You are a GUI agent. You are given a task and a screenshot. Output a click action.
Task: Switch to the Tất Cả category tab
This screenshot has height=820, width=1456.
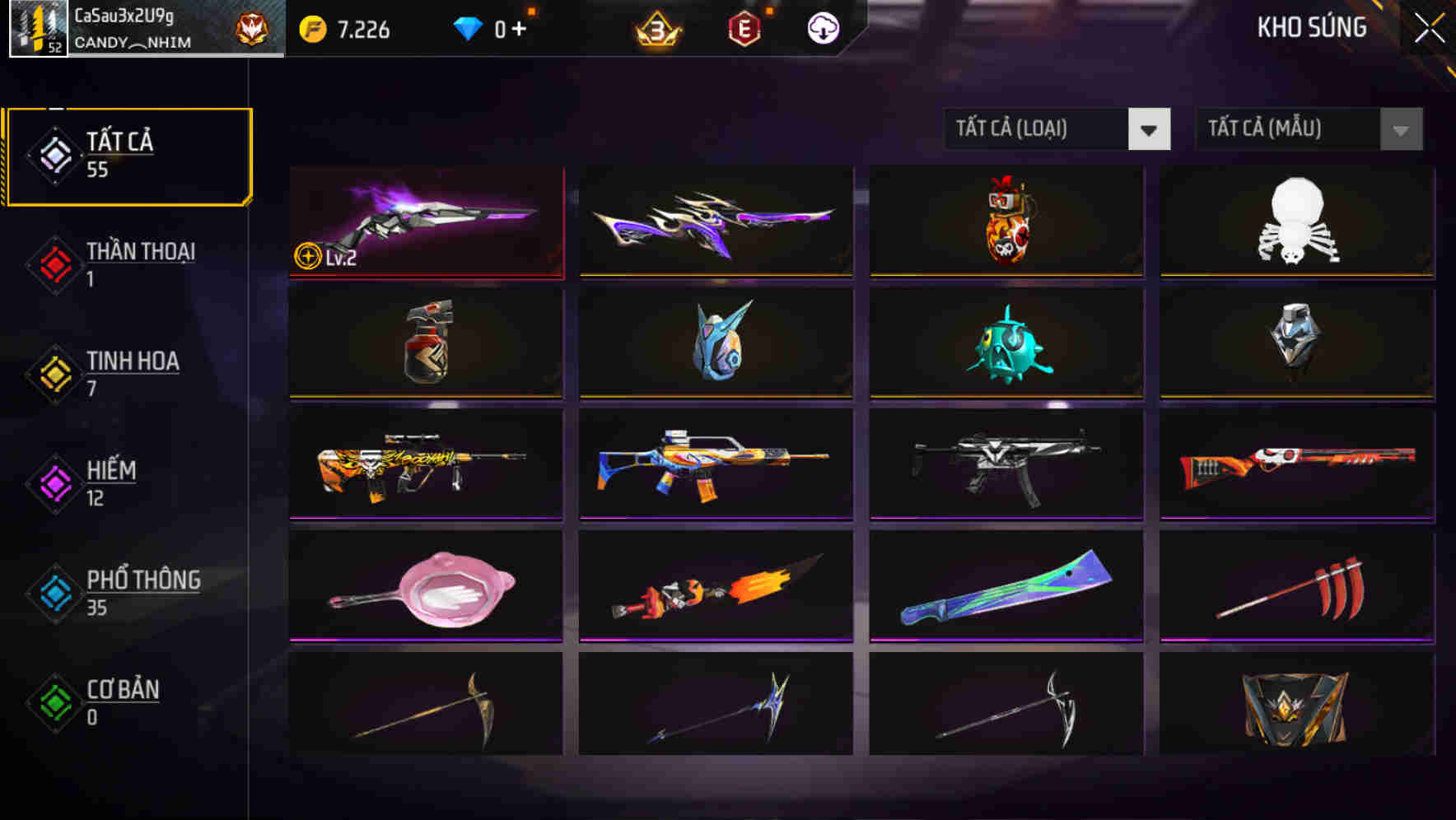(x=128, y=155)
